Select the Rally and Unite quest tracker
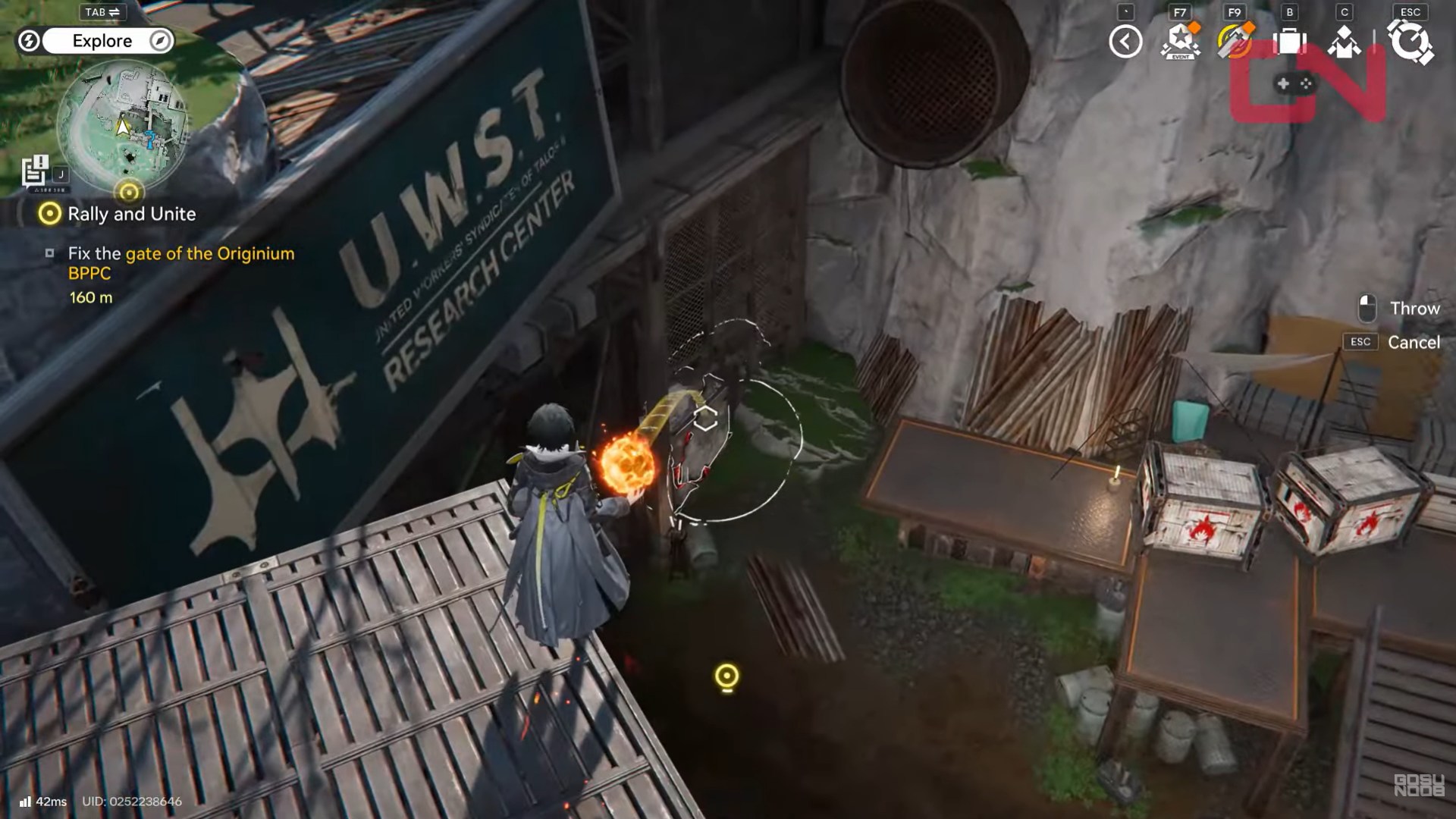 coord(132,214)
